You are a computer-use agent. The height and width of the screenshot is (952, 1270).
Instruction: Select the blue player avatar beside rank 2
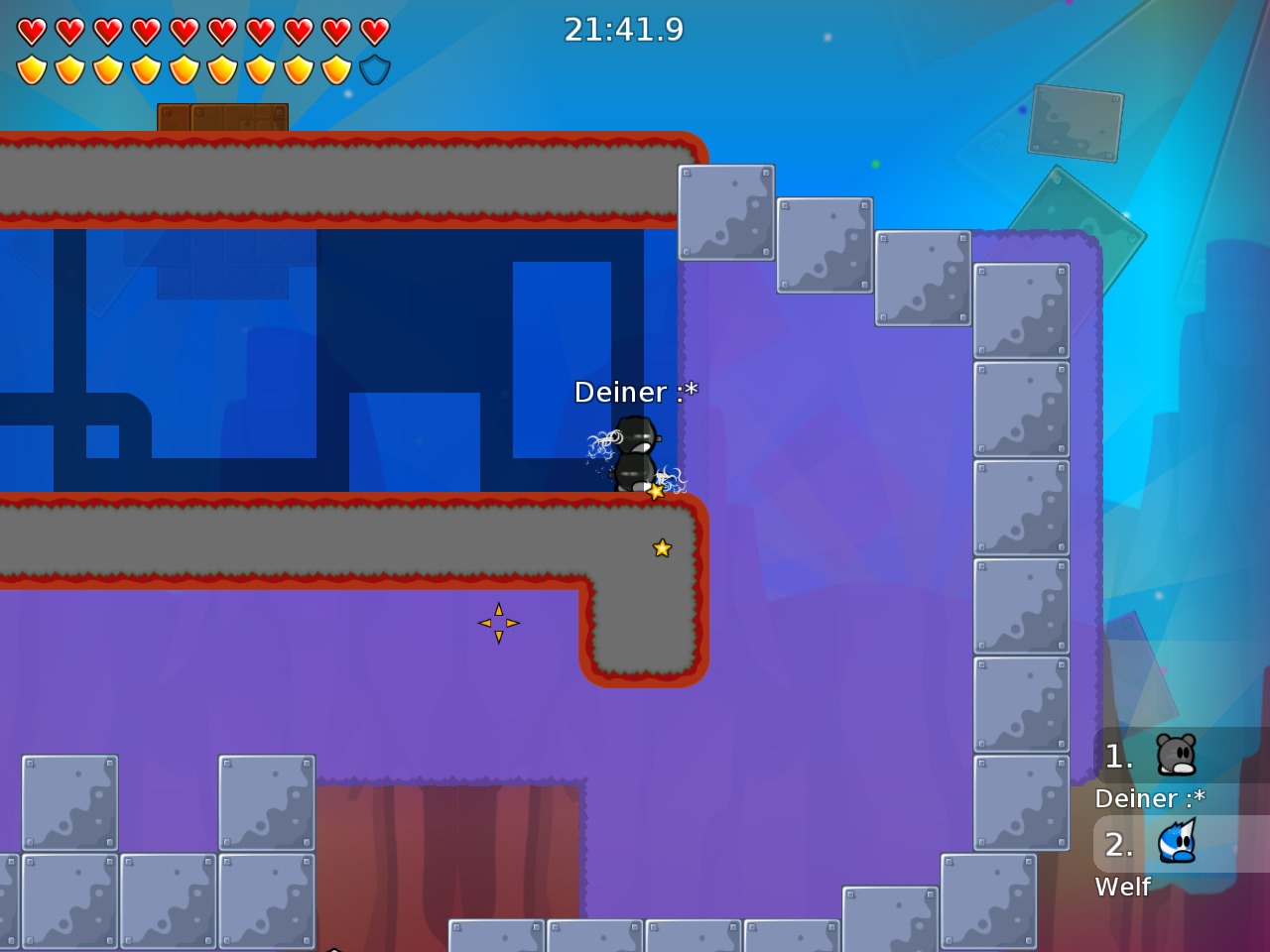(1179, 844)
